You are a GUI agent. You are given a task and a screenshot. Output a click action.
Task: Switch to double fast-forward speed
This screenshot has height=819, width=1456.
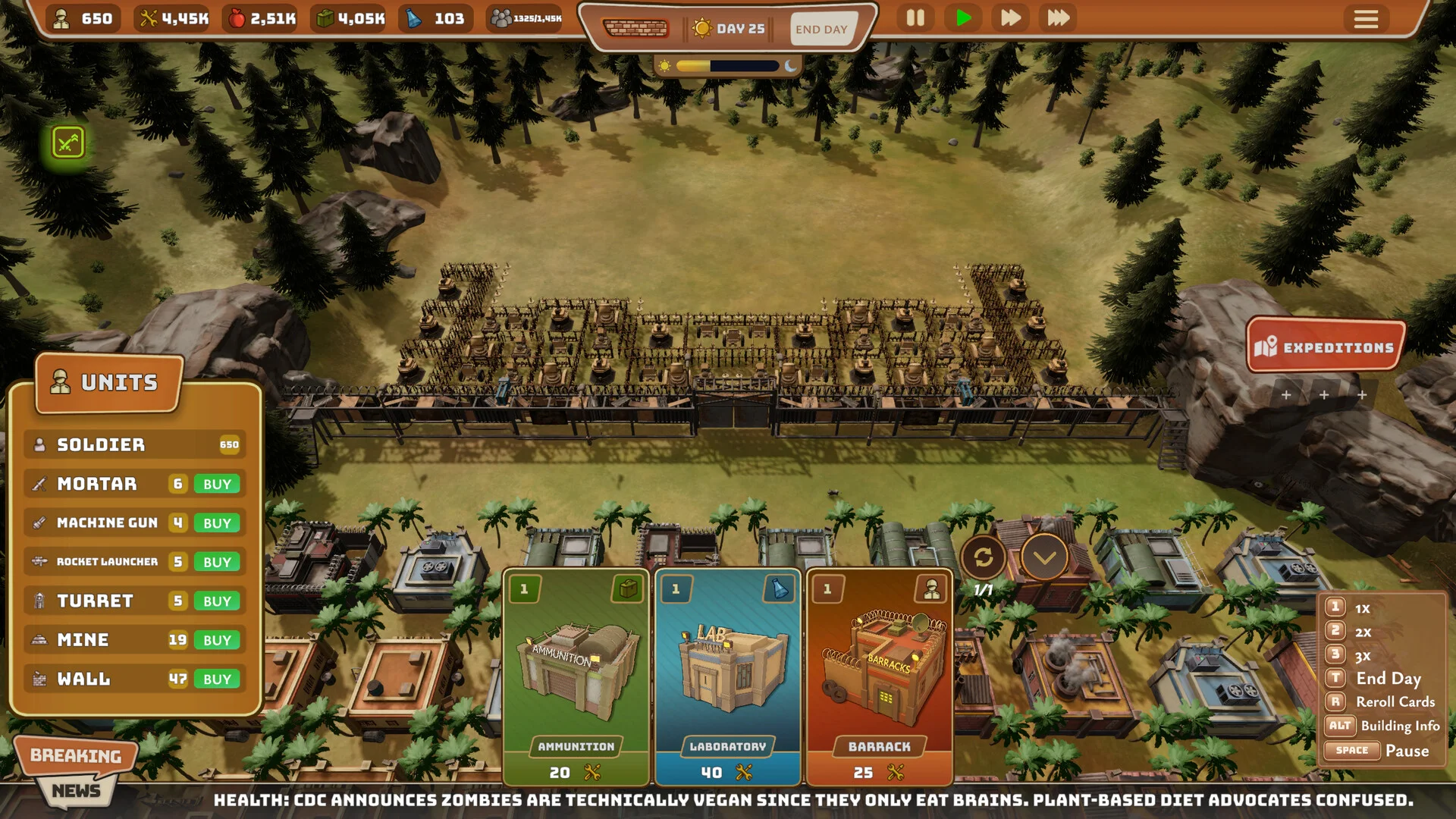(x=1010, y=18)
